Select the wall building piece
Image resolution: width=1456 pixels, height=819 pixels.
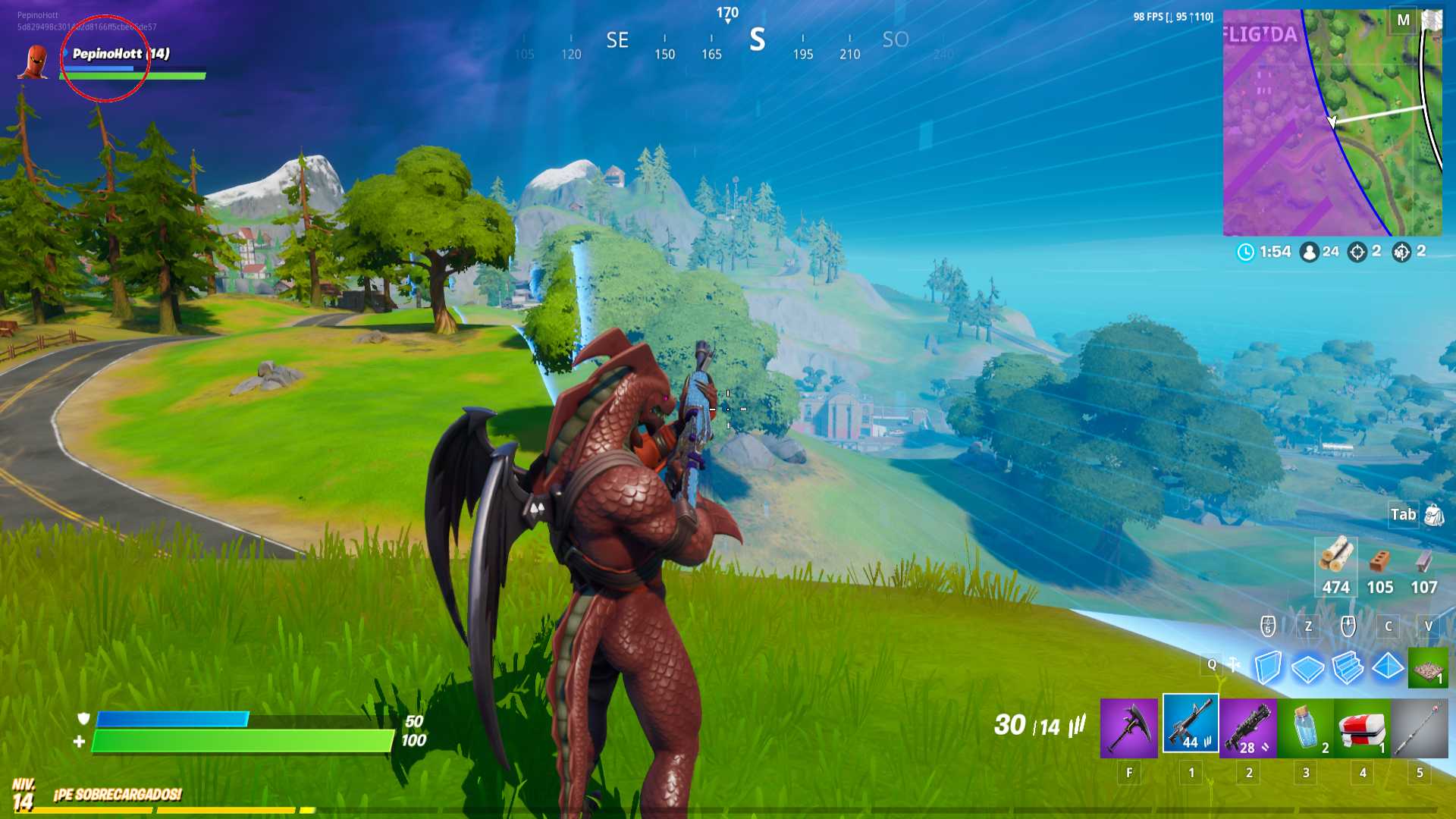pos(1268,668)
